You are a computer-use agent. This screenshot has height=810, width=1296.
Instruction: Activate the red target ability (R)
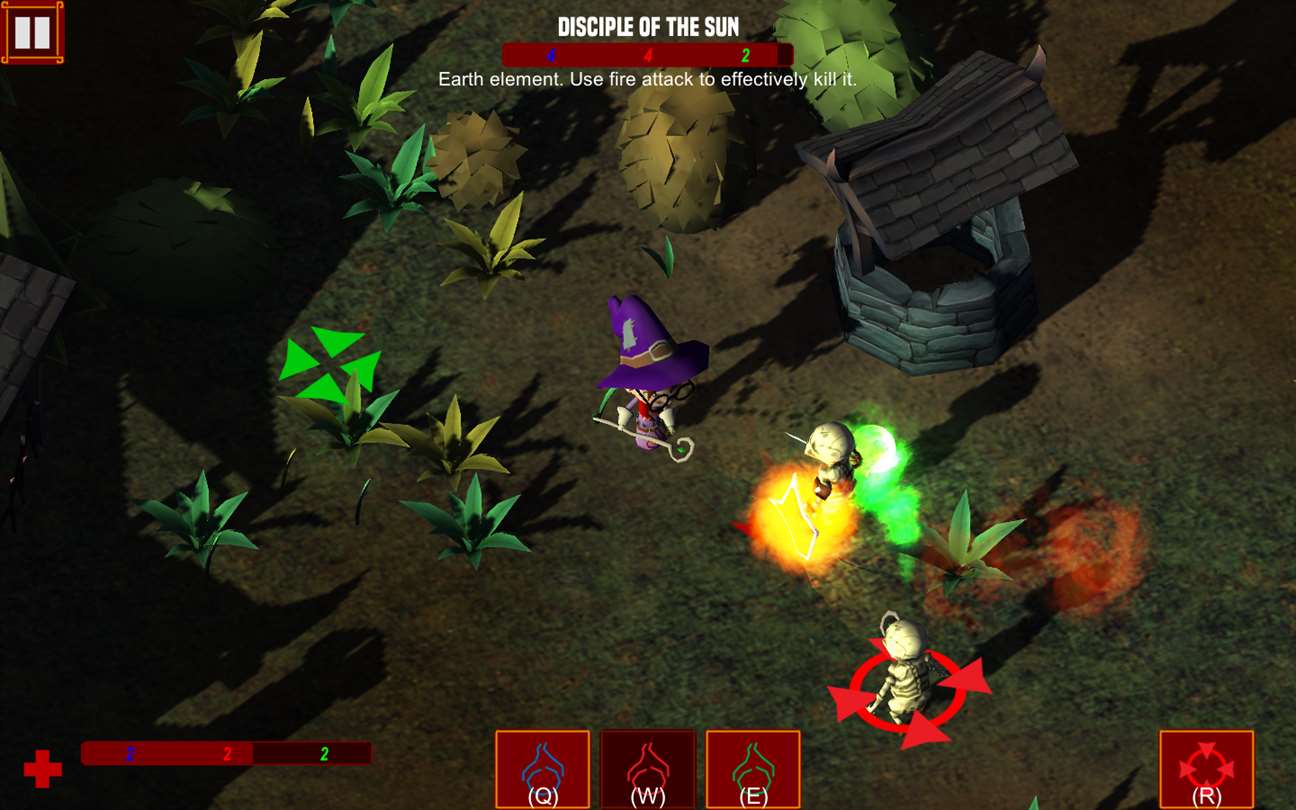coord(1207,769)
